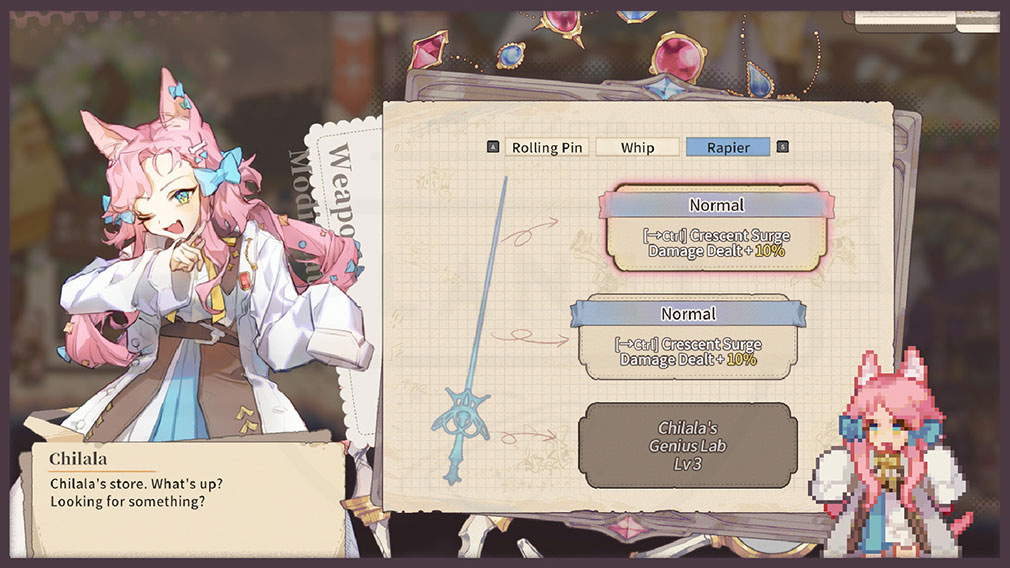
Task: Click the Chilala's Genius Lab Lv3 slot
Action: pos(688,445)
